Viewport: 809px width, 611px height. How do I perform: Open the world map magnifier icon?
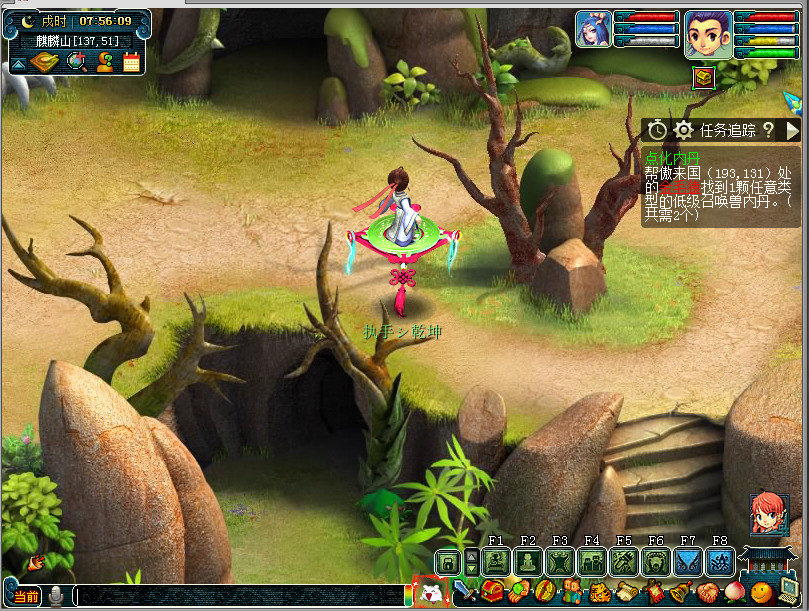coord(76,62)
